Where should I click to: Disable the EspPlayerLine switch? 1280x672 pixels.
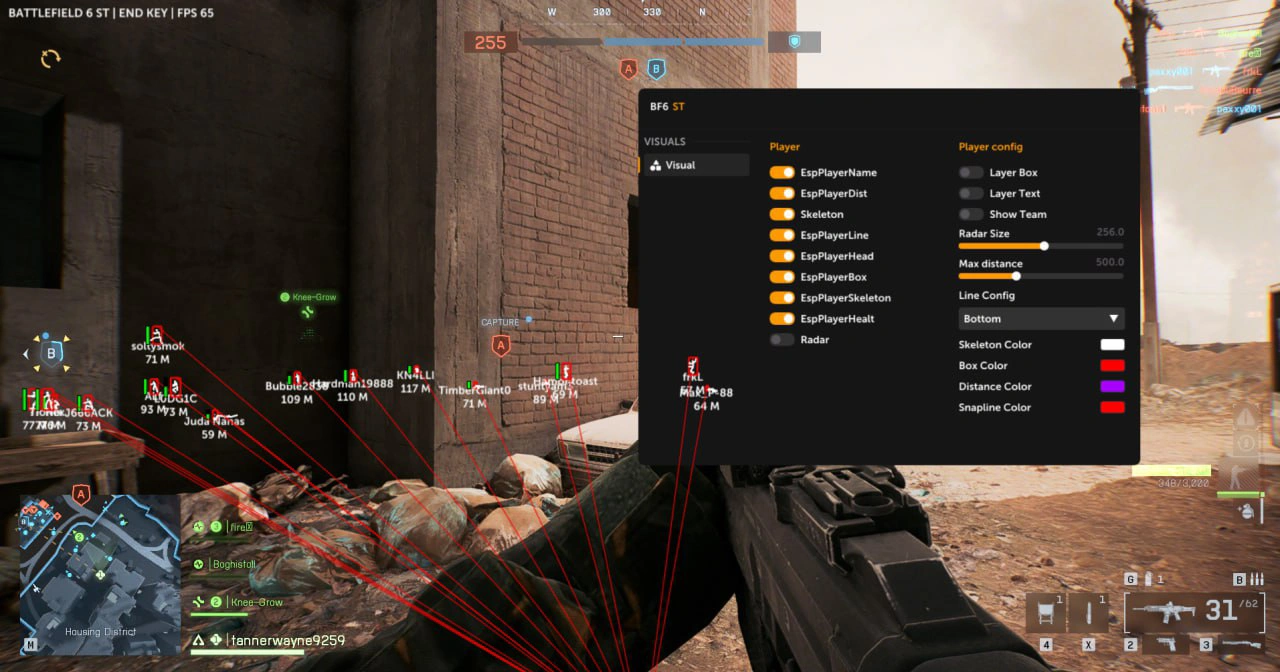[782, 236]
